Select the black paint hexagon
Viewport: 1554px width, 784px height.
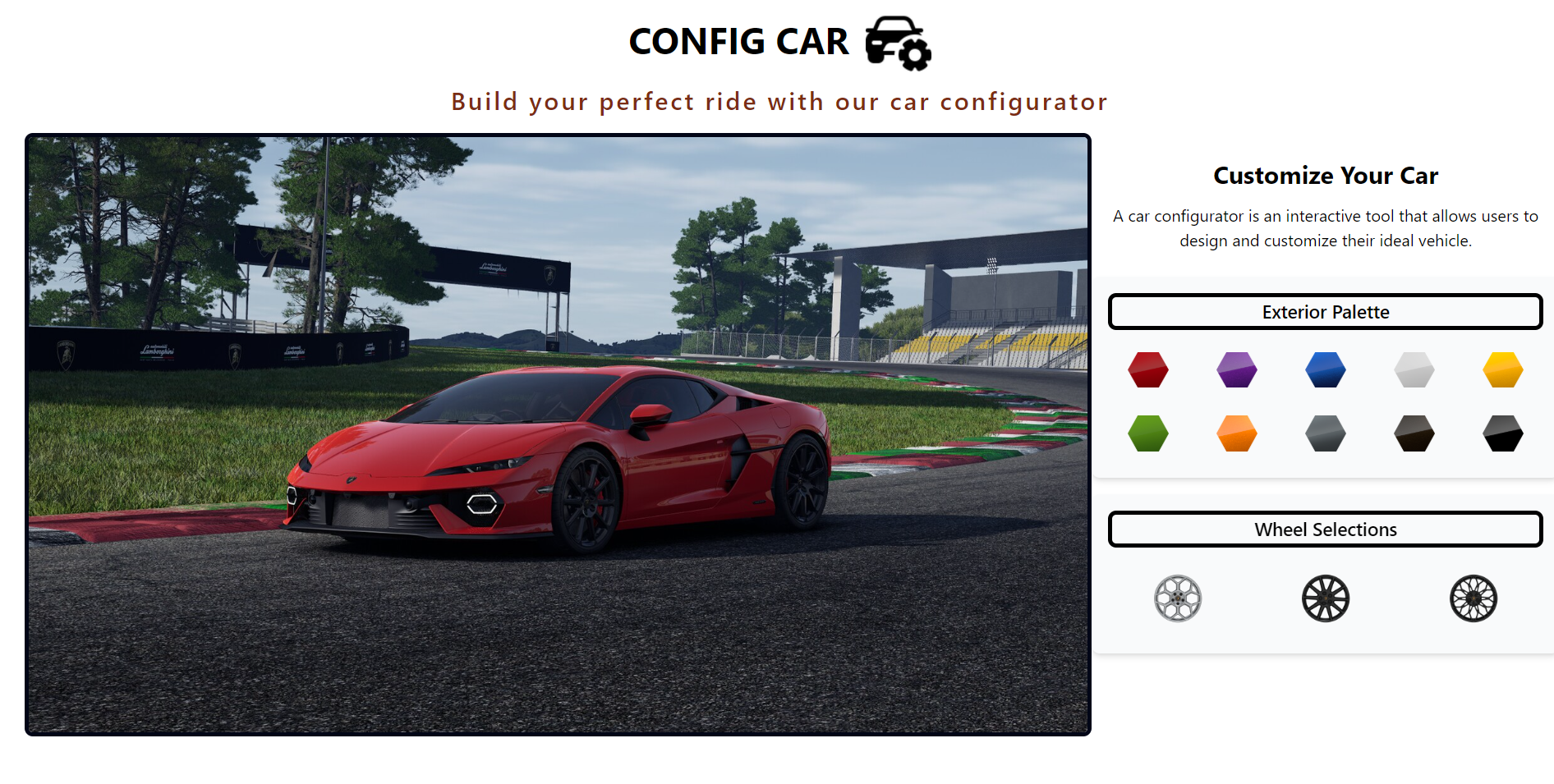pyautogui.click(x=1502, y=433)
